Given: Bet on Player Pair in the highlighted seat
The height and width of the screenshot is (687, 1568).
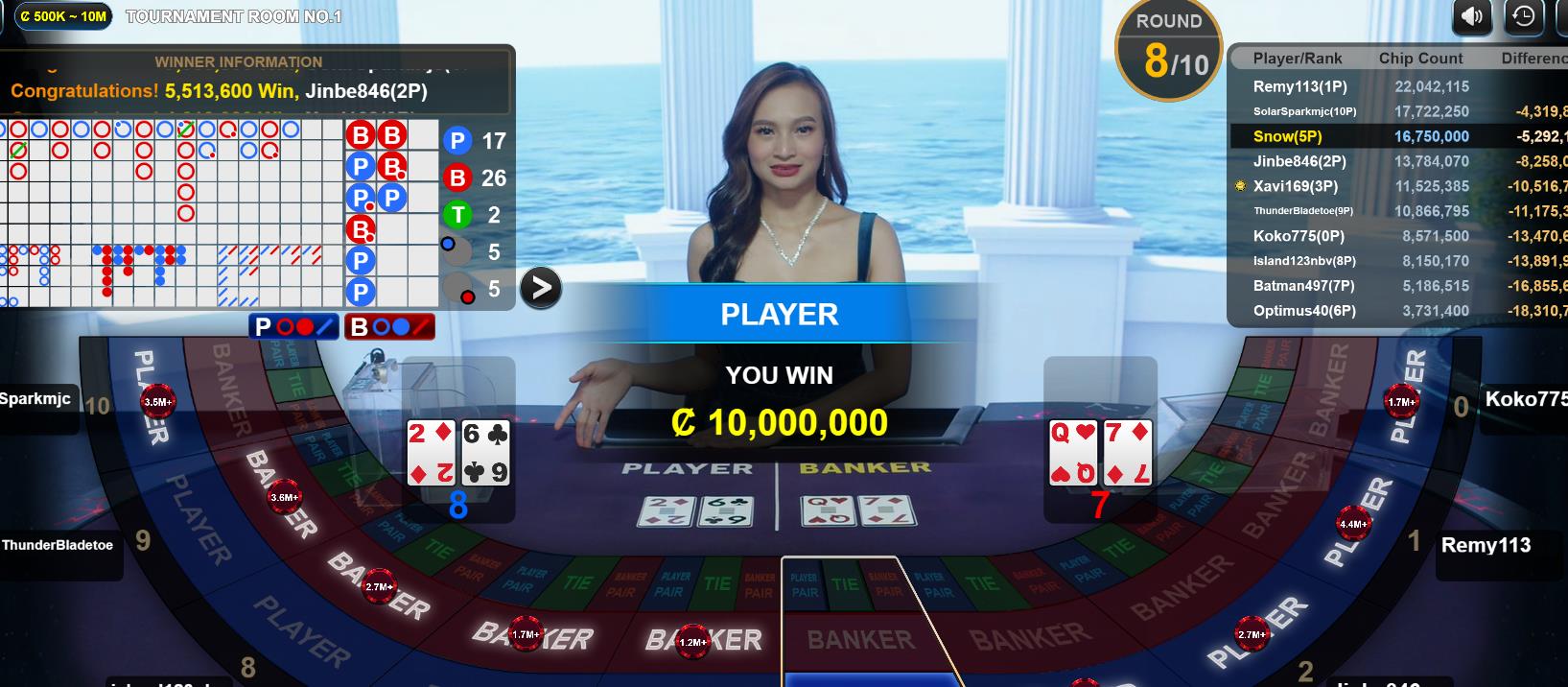Looking at the screenshot, I should pyautogui.click(x=805, y=584).
